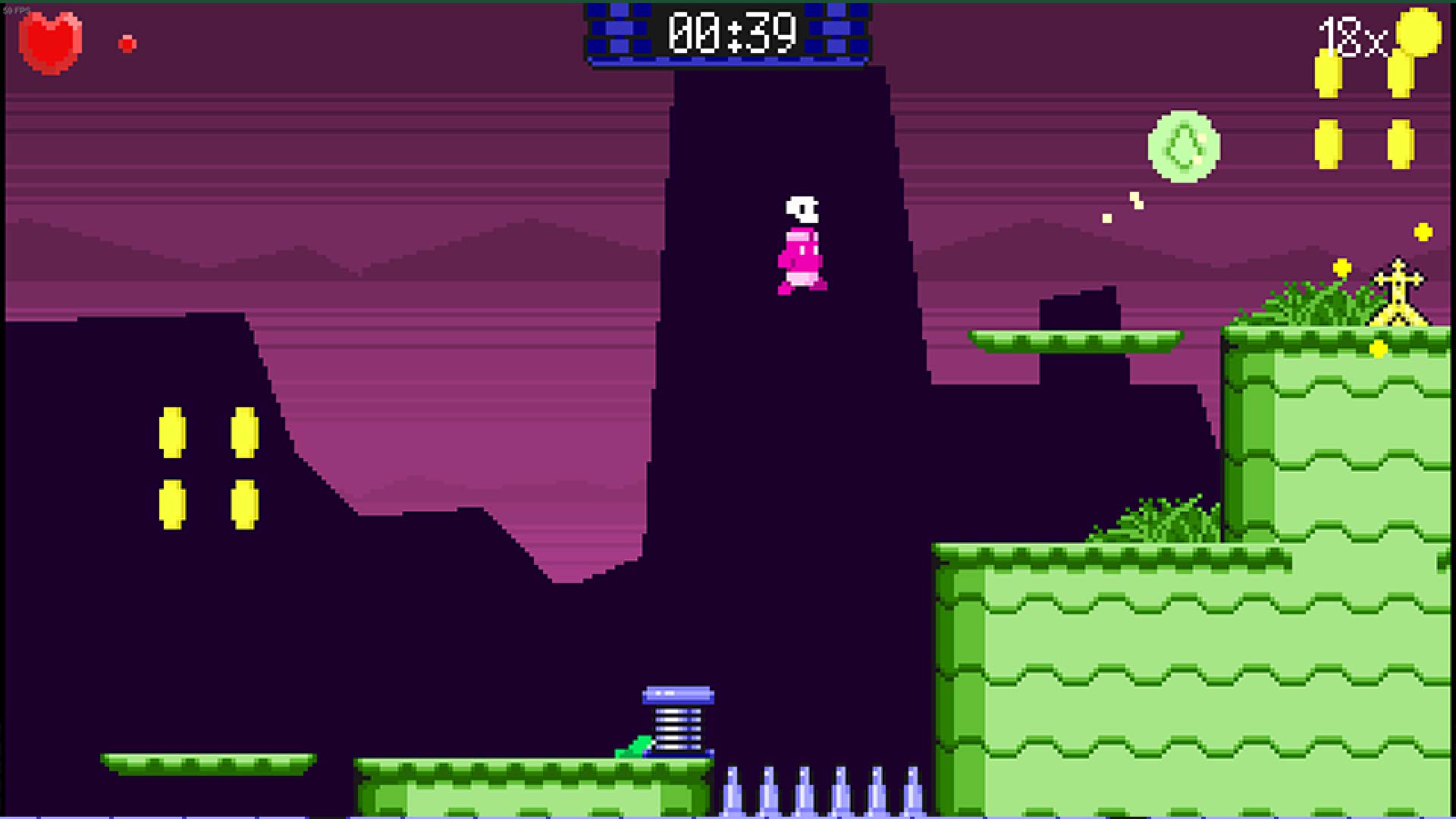Image resolution: width=1456 pixels, height=819 pixels.
Task: Click the small red heart pickup
Action: click(x=126, y=42)
